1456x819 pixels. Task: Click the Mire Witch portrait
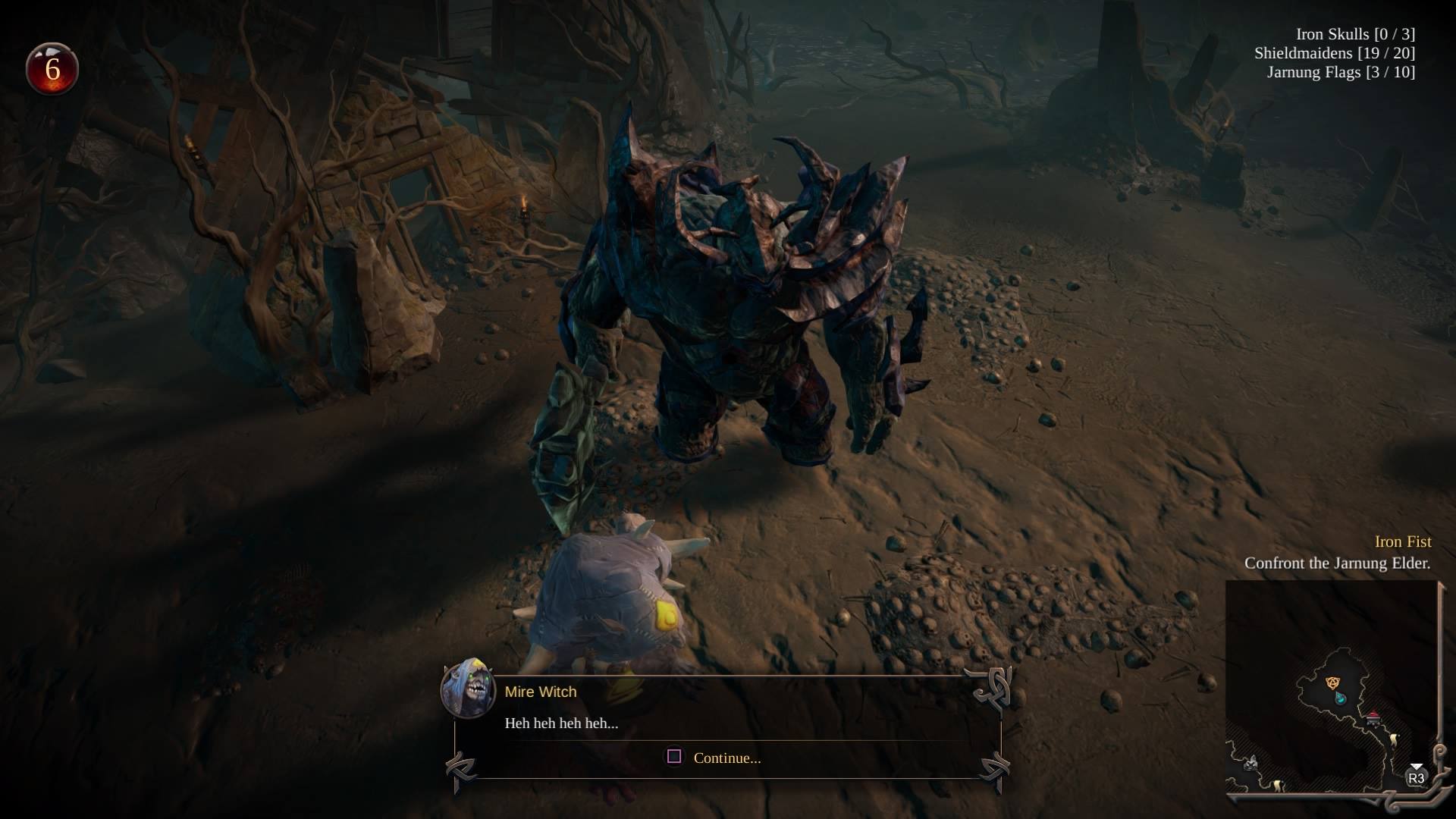468,687
